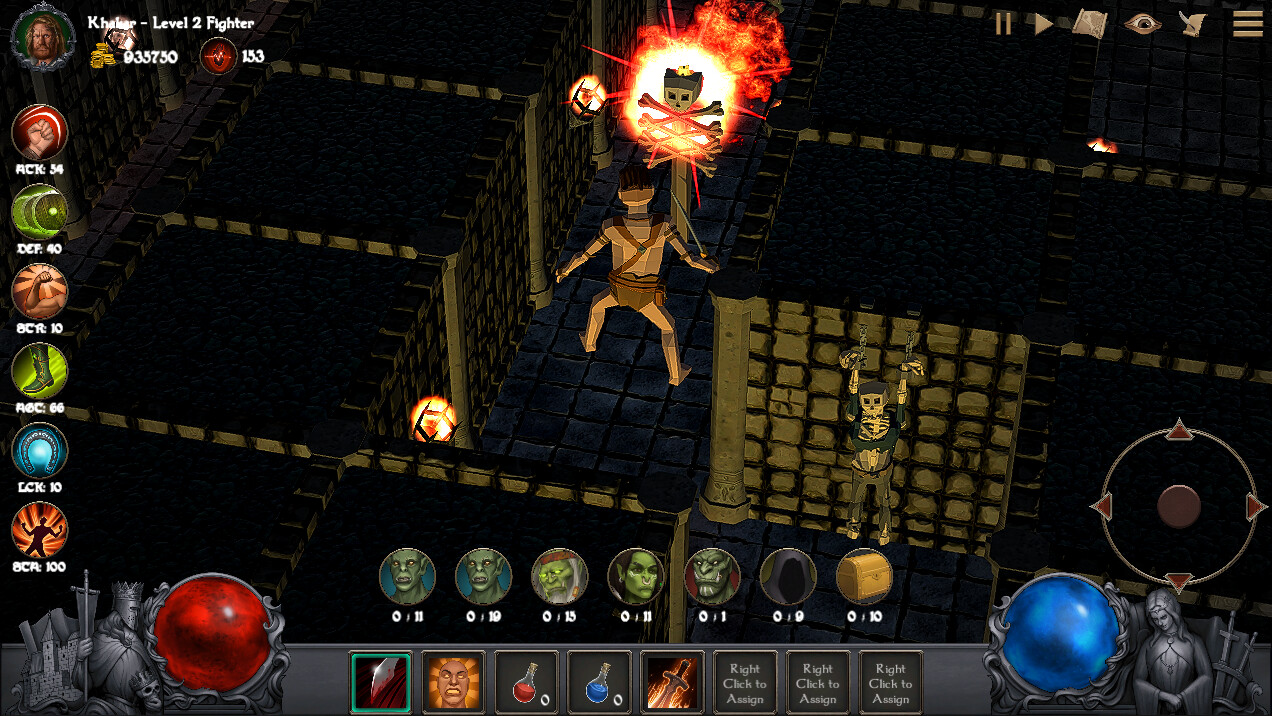The image size is (1272, 716).
Task: Select the green shield defense stat icon
Action: [40, 212]
